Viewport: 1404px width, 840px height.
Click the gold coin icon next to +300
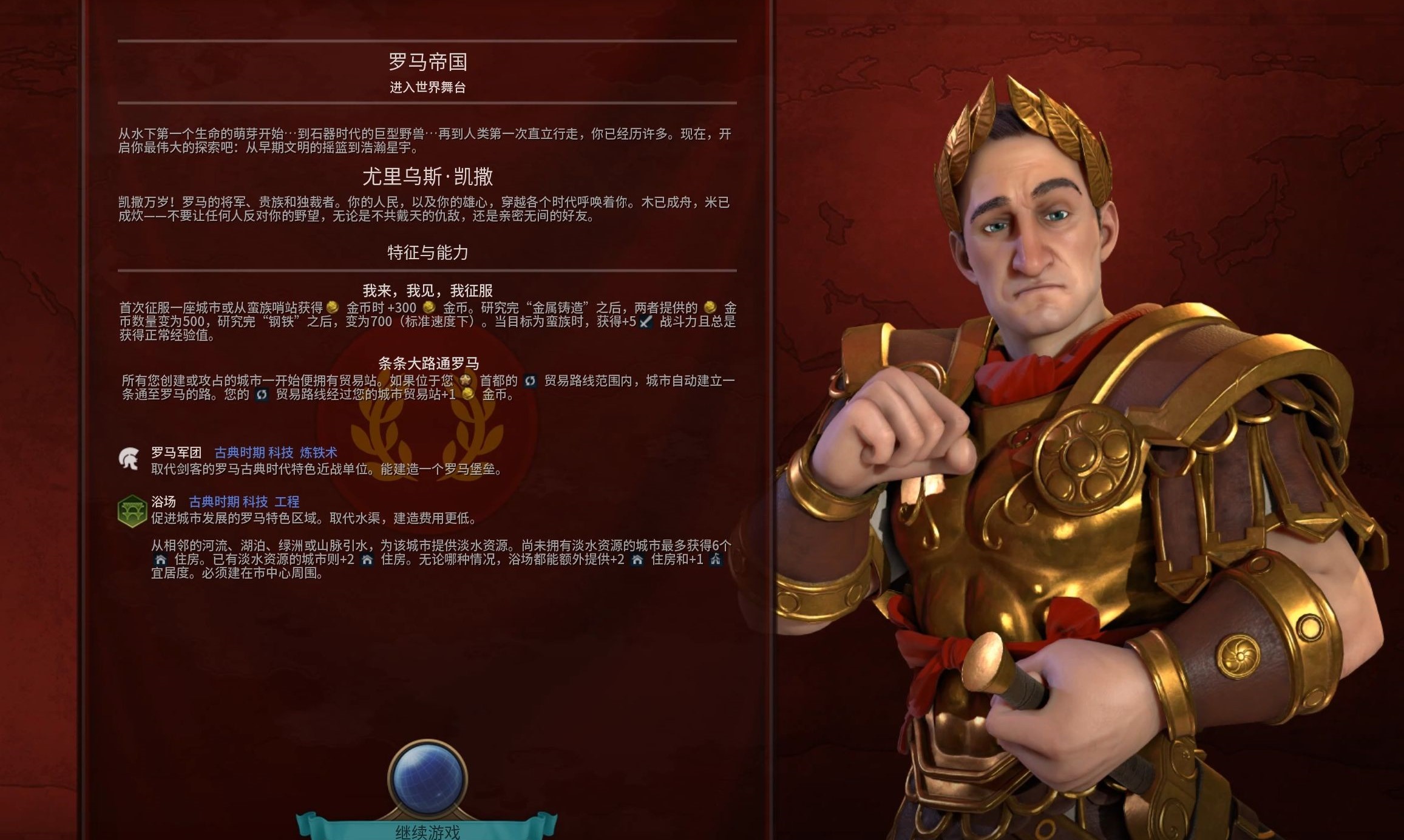(x=429, y=308)
